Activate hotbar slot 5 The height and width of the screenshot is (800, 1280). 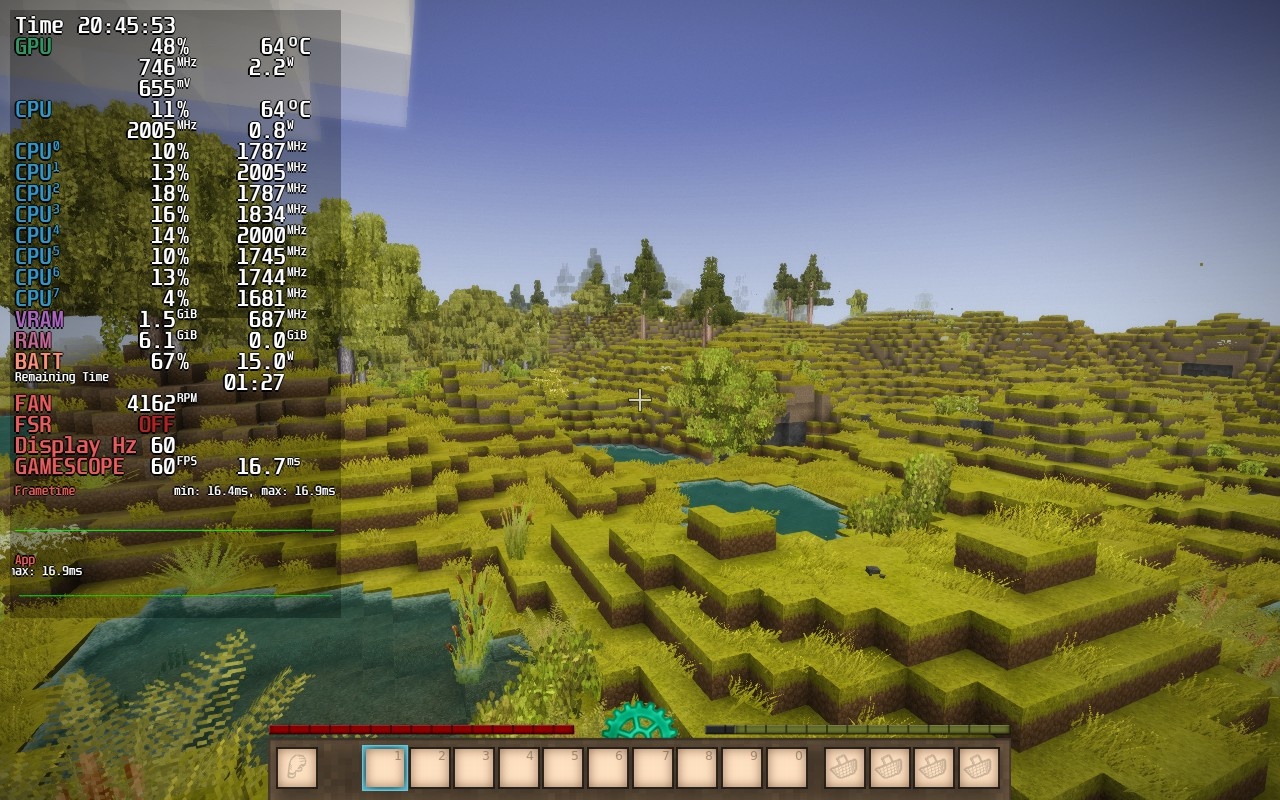(x=563, y=768)
